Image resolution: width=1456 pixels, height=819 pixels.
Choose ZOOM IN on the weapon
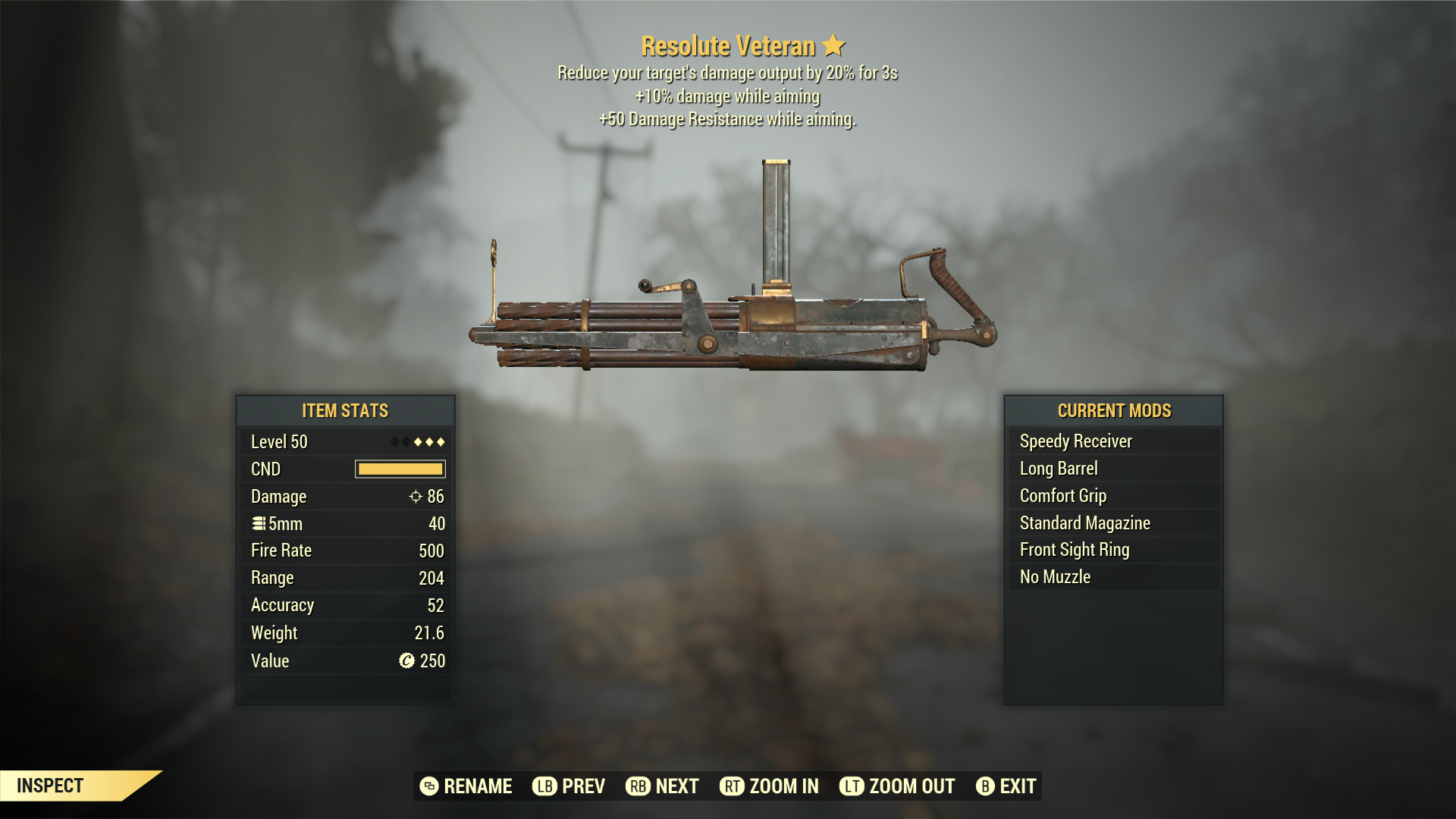click(x=769, y=786)
